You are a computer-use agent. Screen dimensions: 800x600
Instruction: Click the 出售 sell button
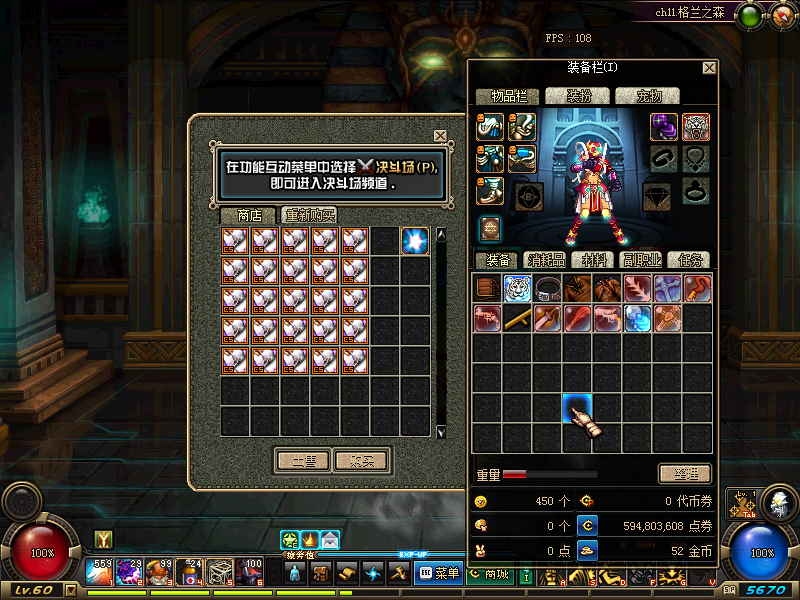[303, 461]
